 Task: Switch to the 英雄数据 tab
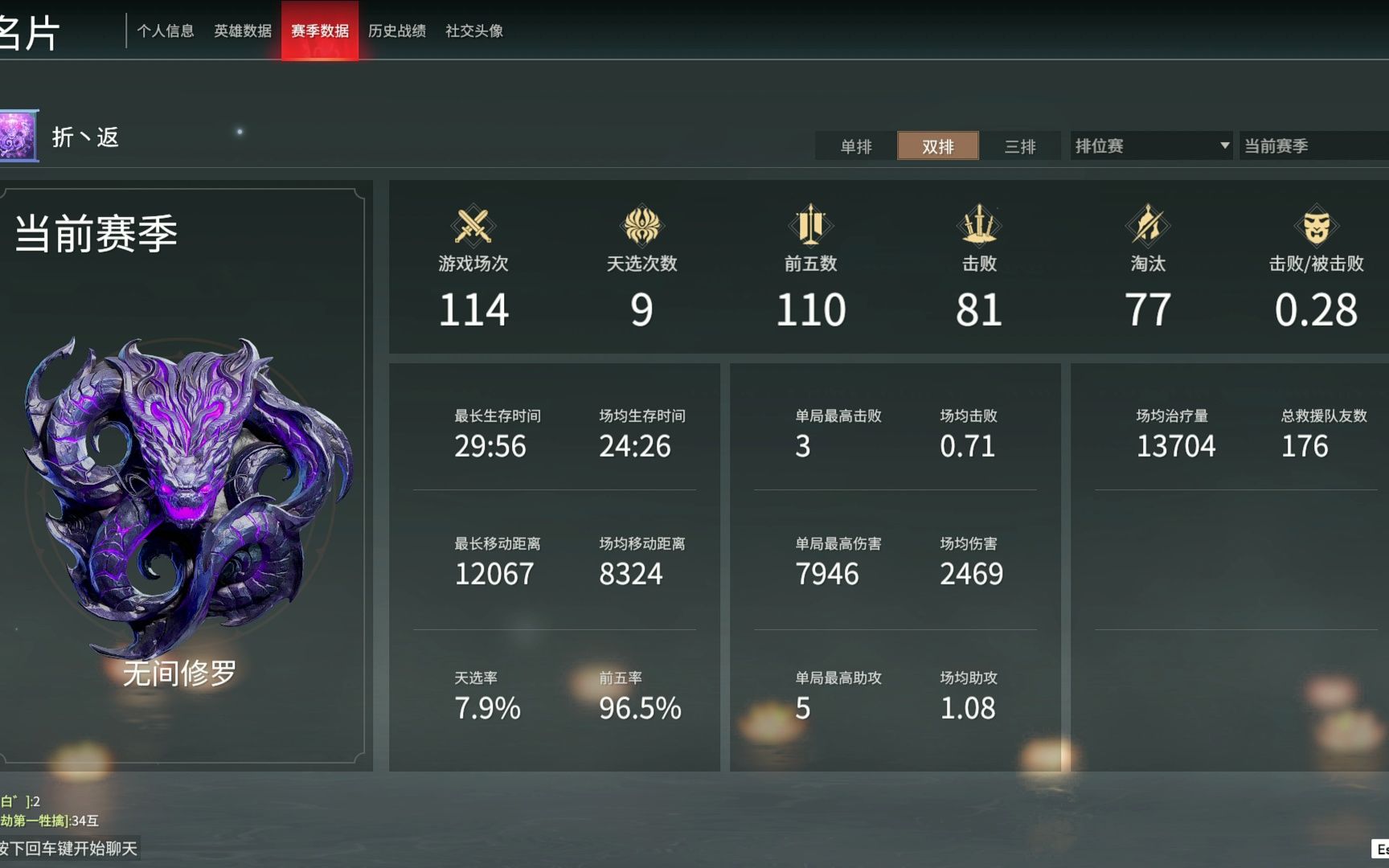[243, 31]
